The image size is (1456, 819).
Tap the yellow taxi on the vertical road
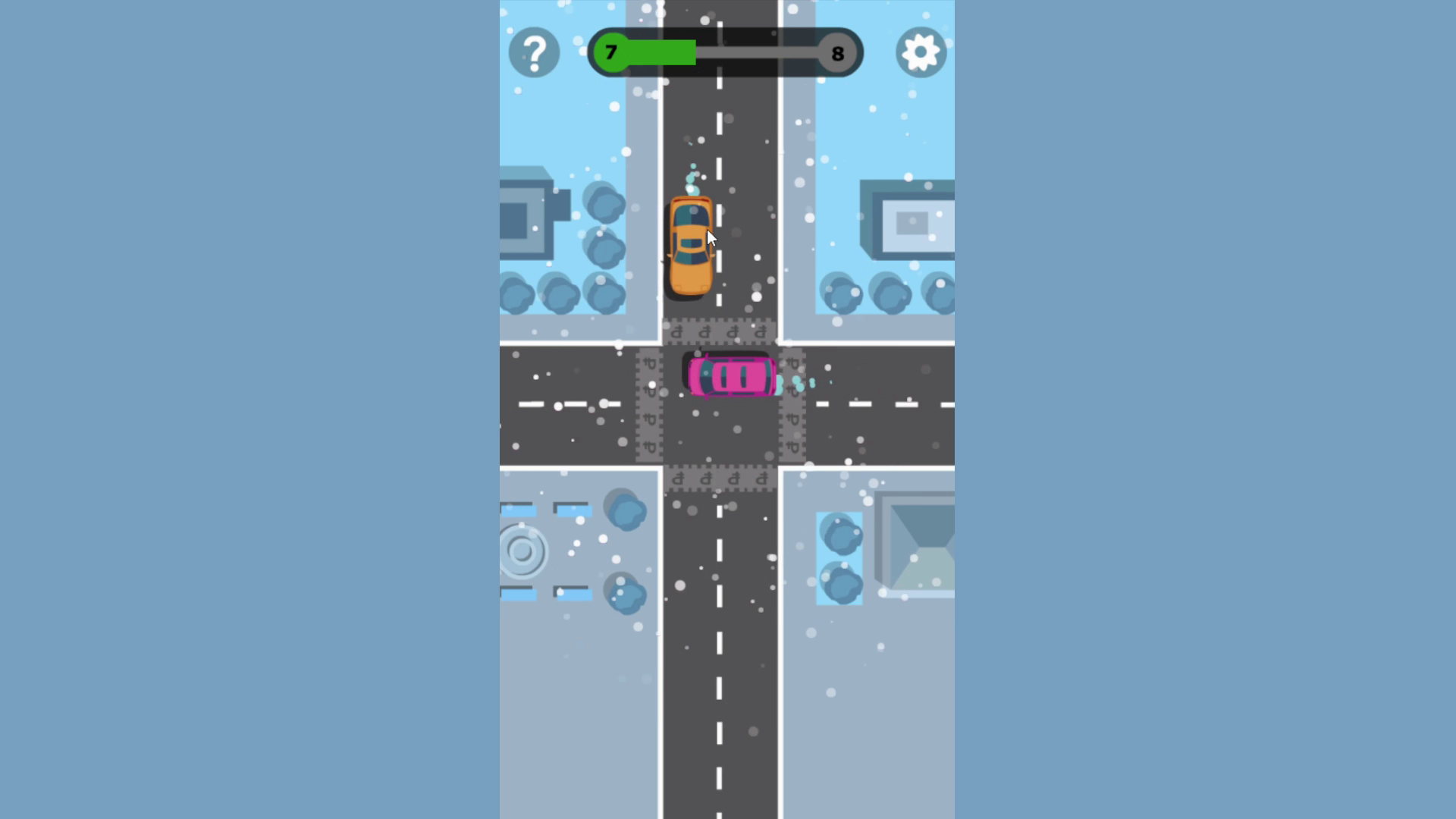[x=691, y=246]
